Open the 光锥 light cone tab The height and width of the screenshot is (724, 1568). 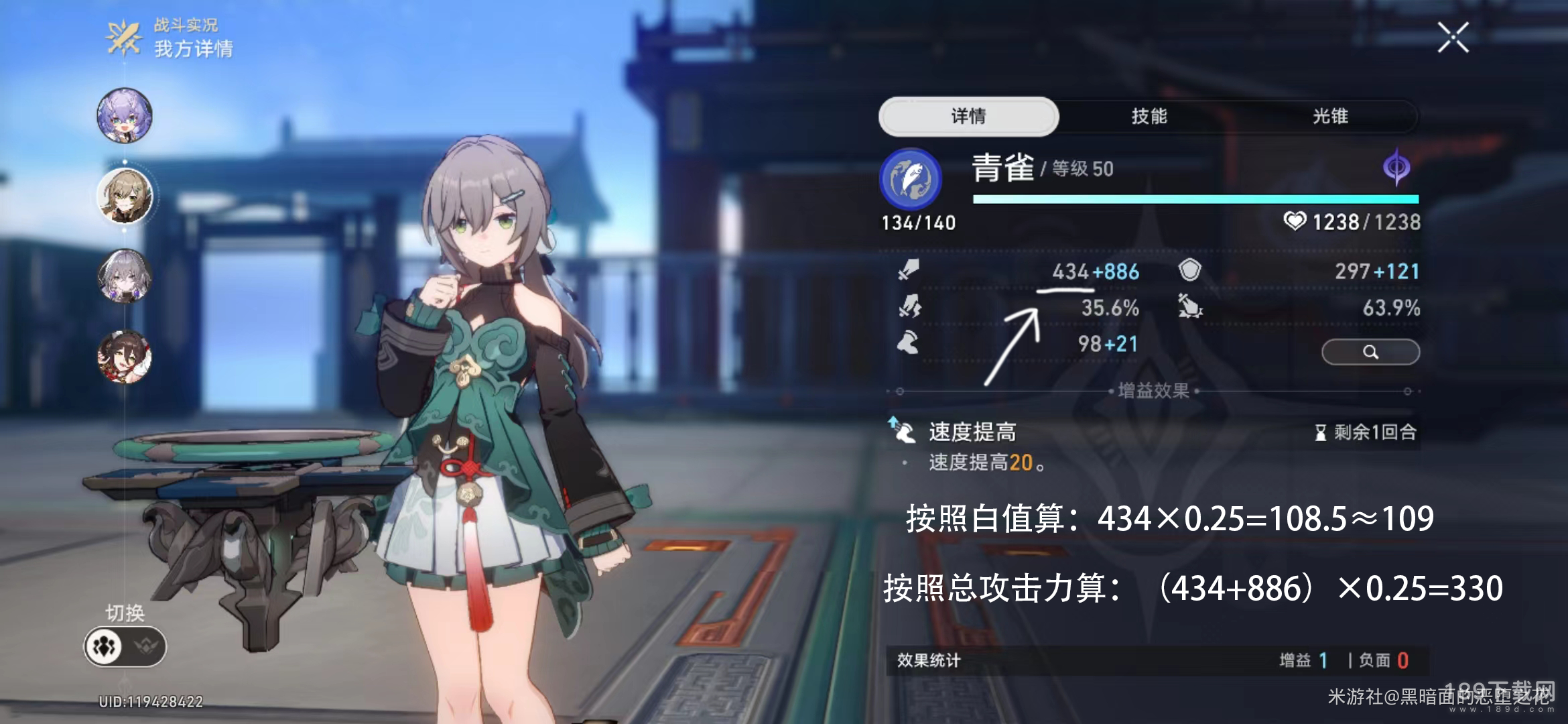(x=1330, y=116)
